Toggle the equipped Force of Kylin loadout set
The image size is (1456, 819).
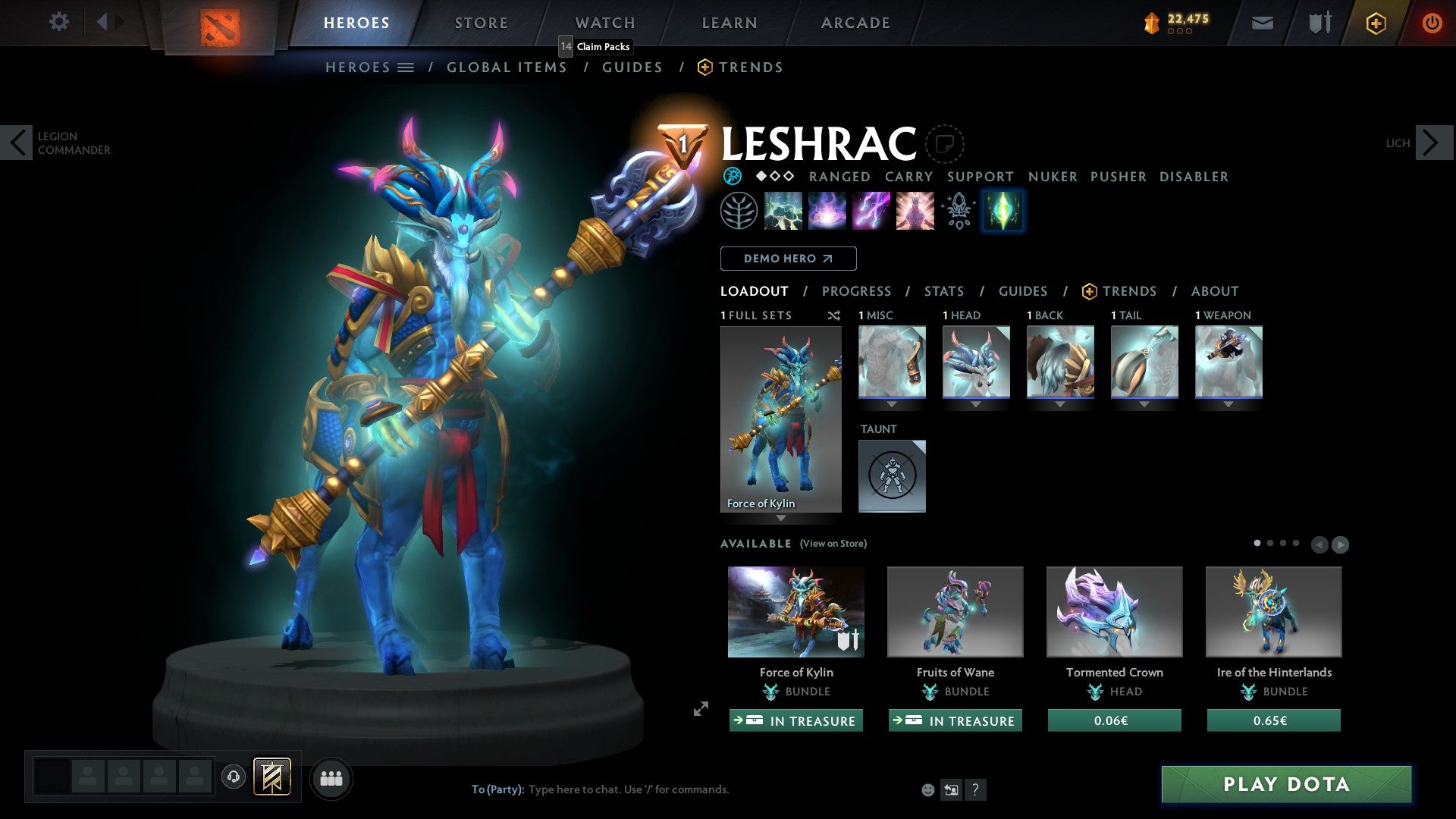780,417
